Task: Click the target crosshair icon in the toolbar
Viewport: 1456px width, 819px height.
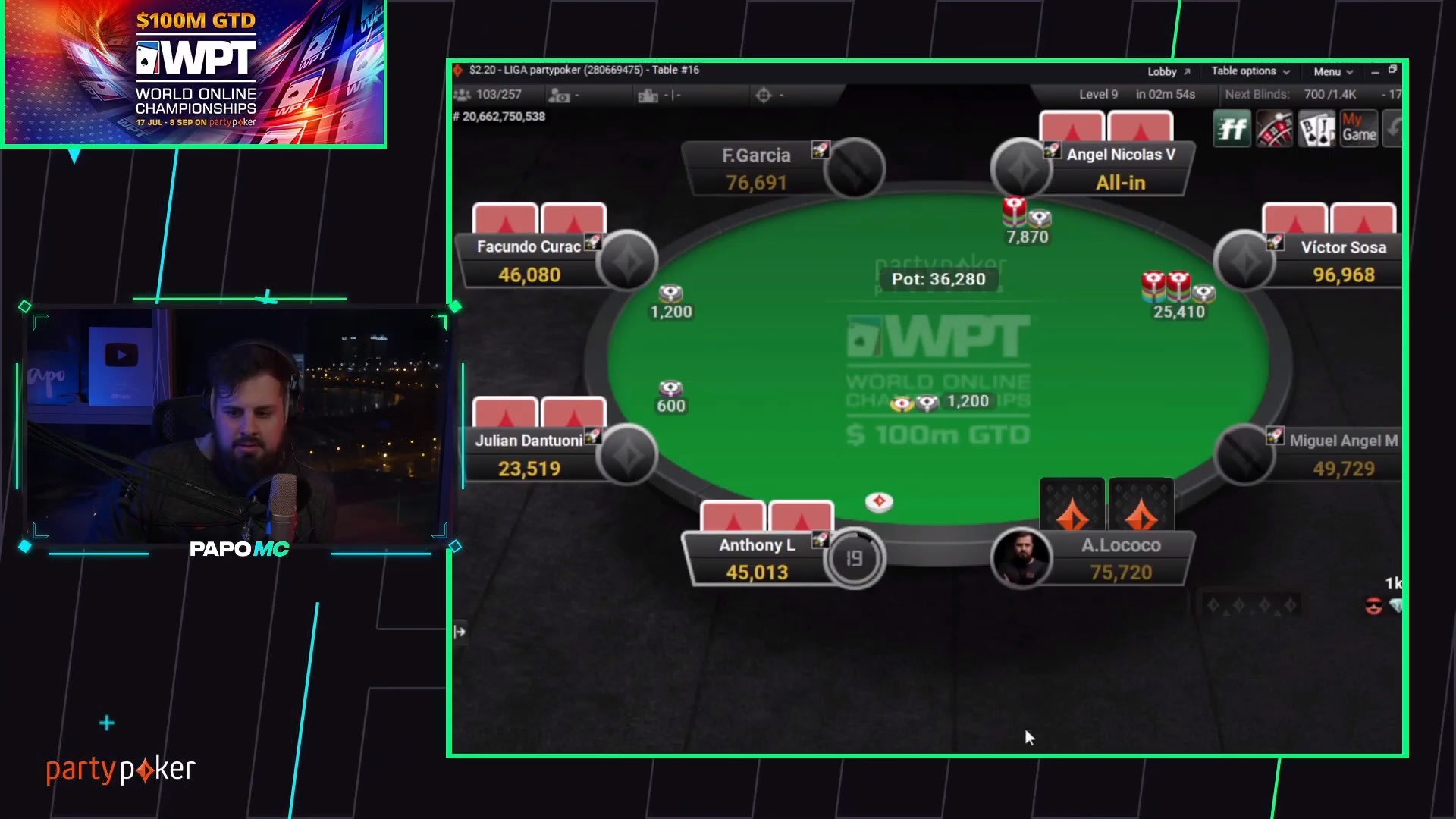Action: click(x=764, y=95)
